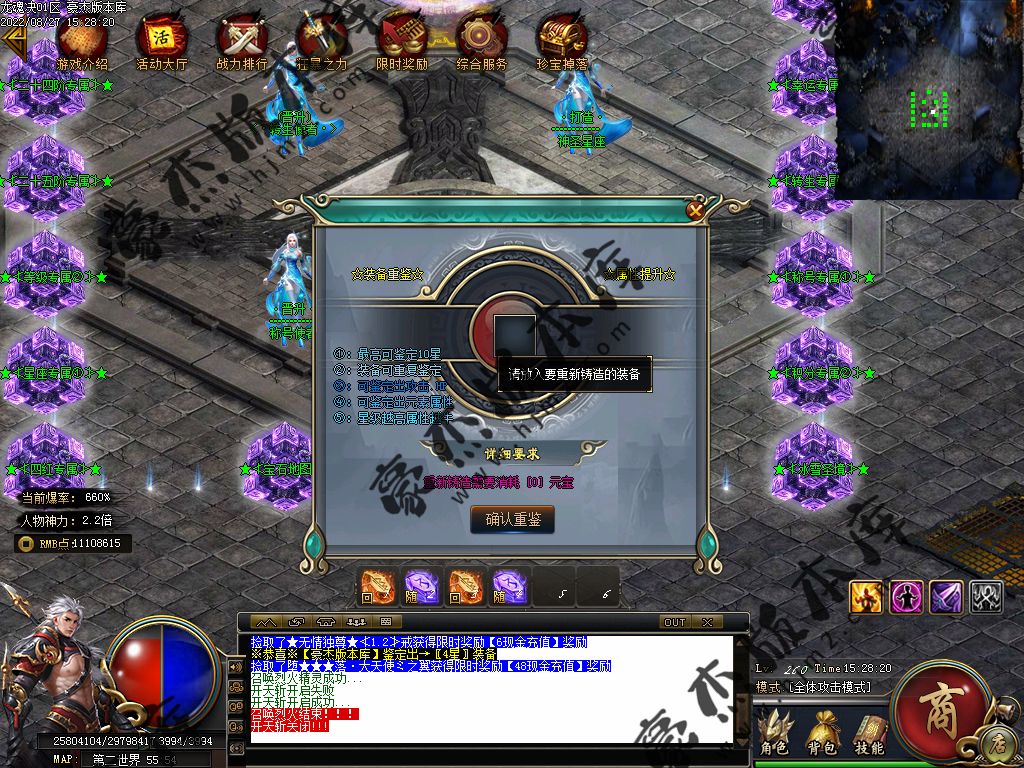Open the 综合服务 general services menu
The width and height of the screenshot is (1024, 768).
click(481, 41)
